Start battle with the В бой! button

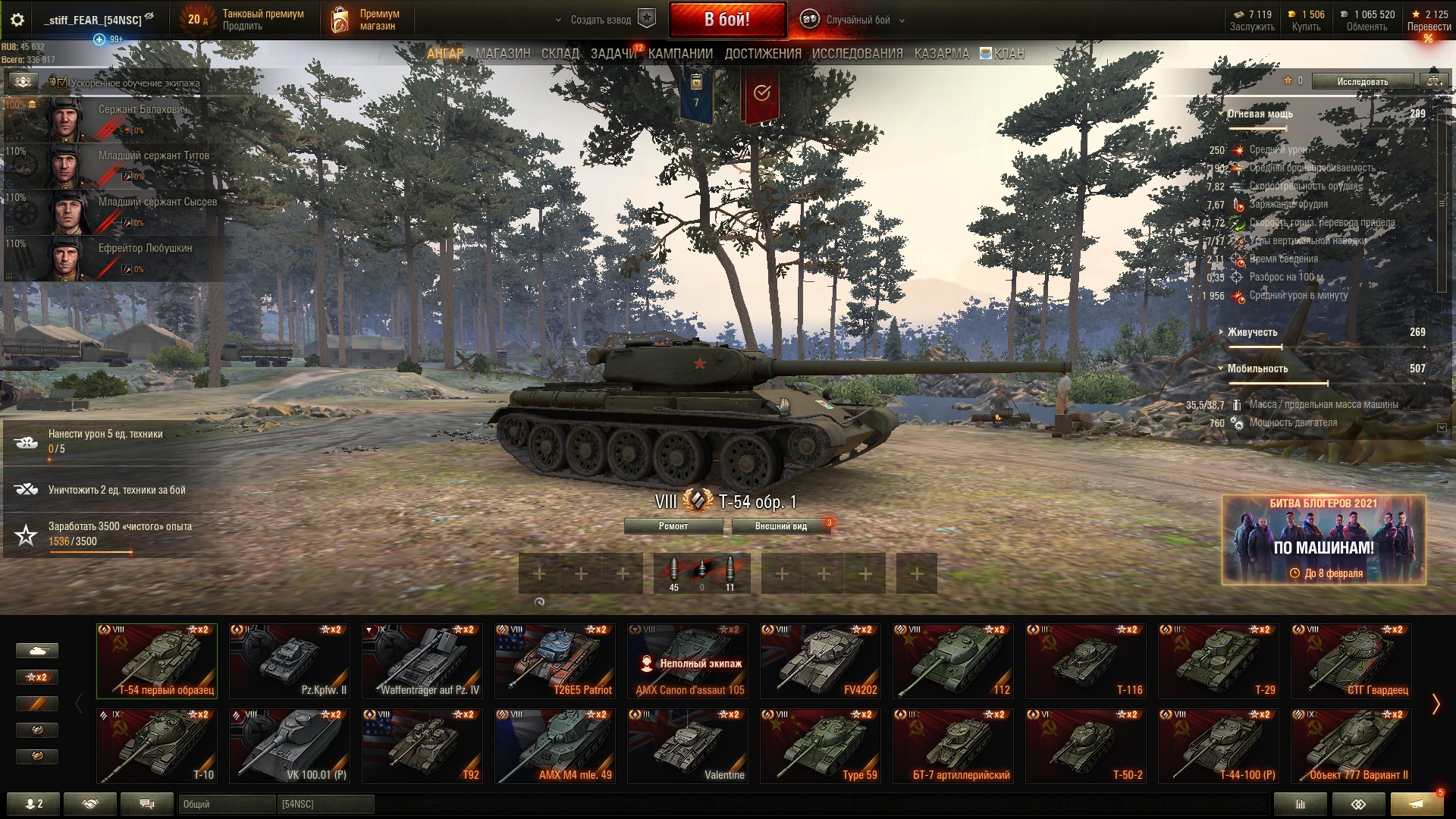(x=726, y=20)
